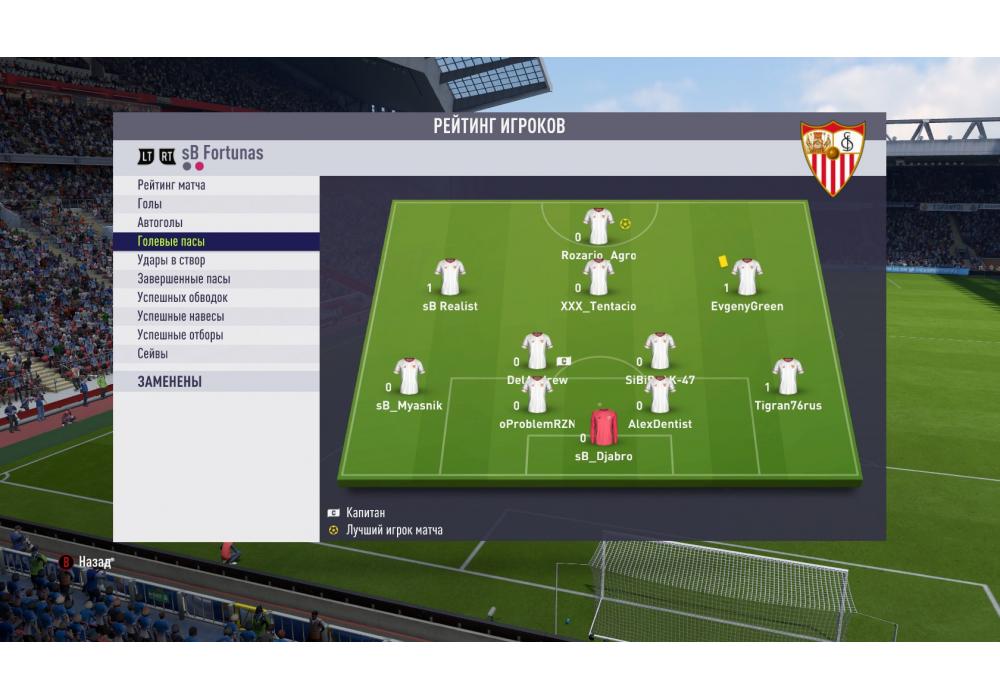
Task: Pick player Rozario_Agro on the pitch
Action: tap(598, 227)
